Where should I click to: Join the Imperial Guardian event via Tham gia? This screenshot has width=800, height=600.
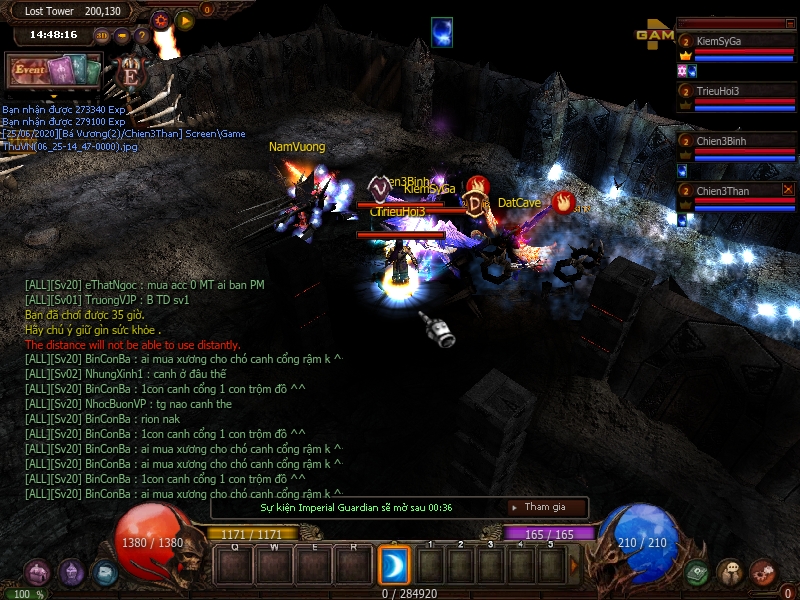click(545, 507)
